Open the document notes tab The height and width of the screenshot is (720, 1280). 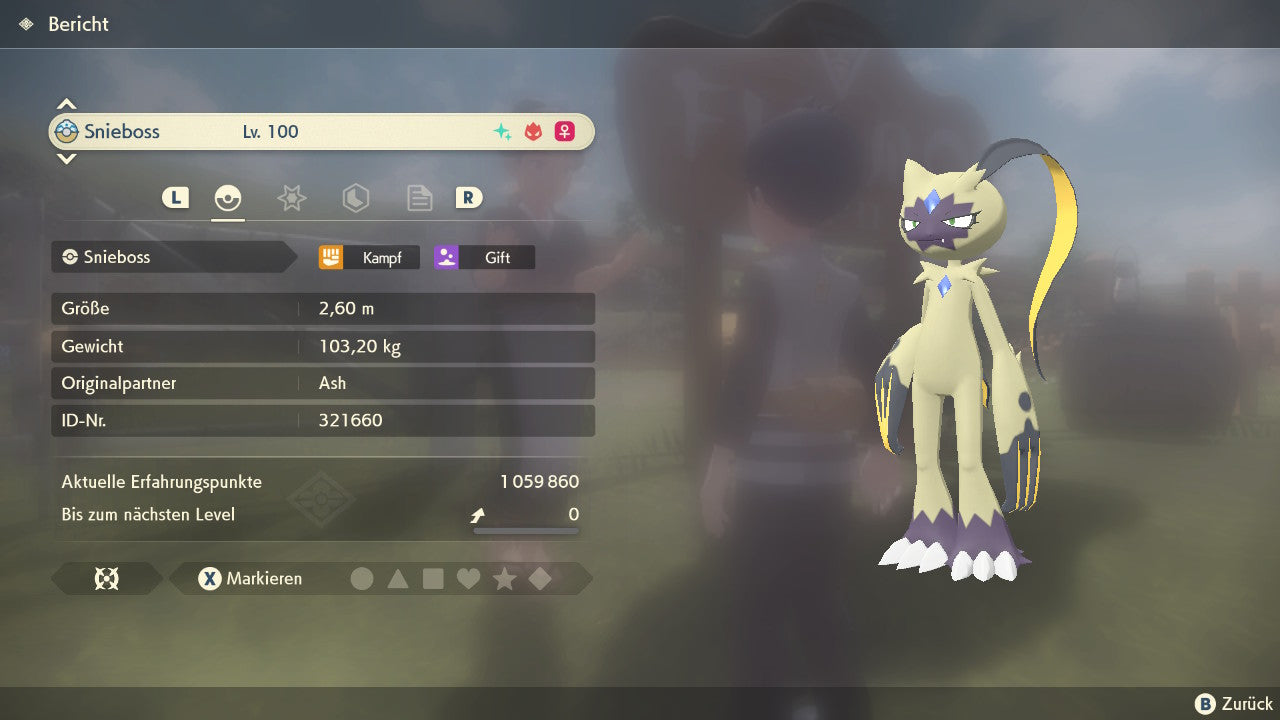pyautogui.click(x=419, y=198)
